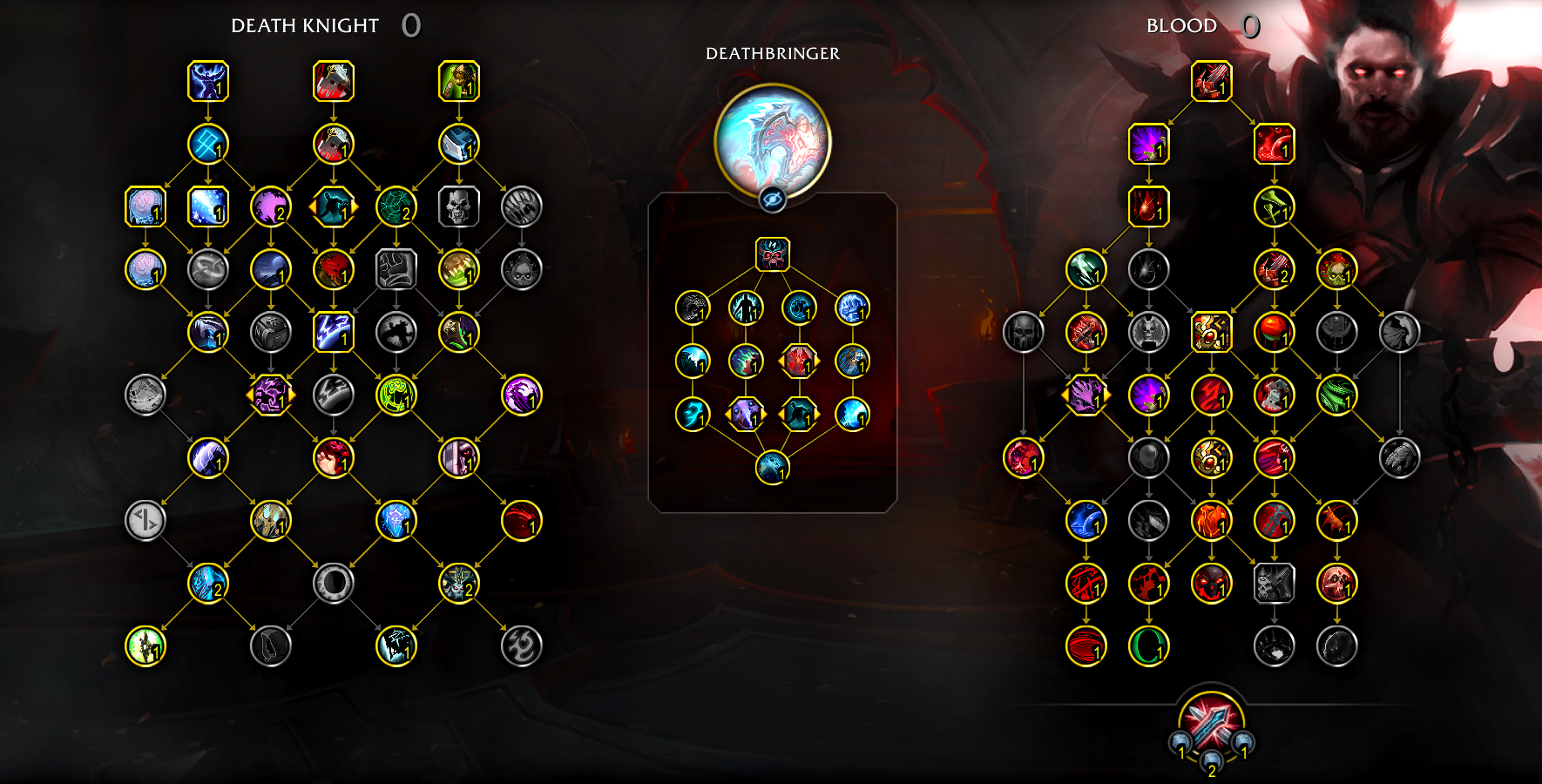Pick the green orc-with-staff talent node
Screen dimensions: 1542x784
(459, 82)
